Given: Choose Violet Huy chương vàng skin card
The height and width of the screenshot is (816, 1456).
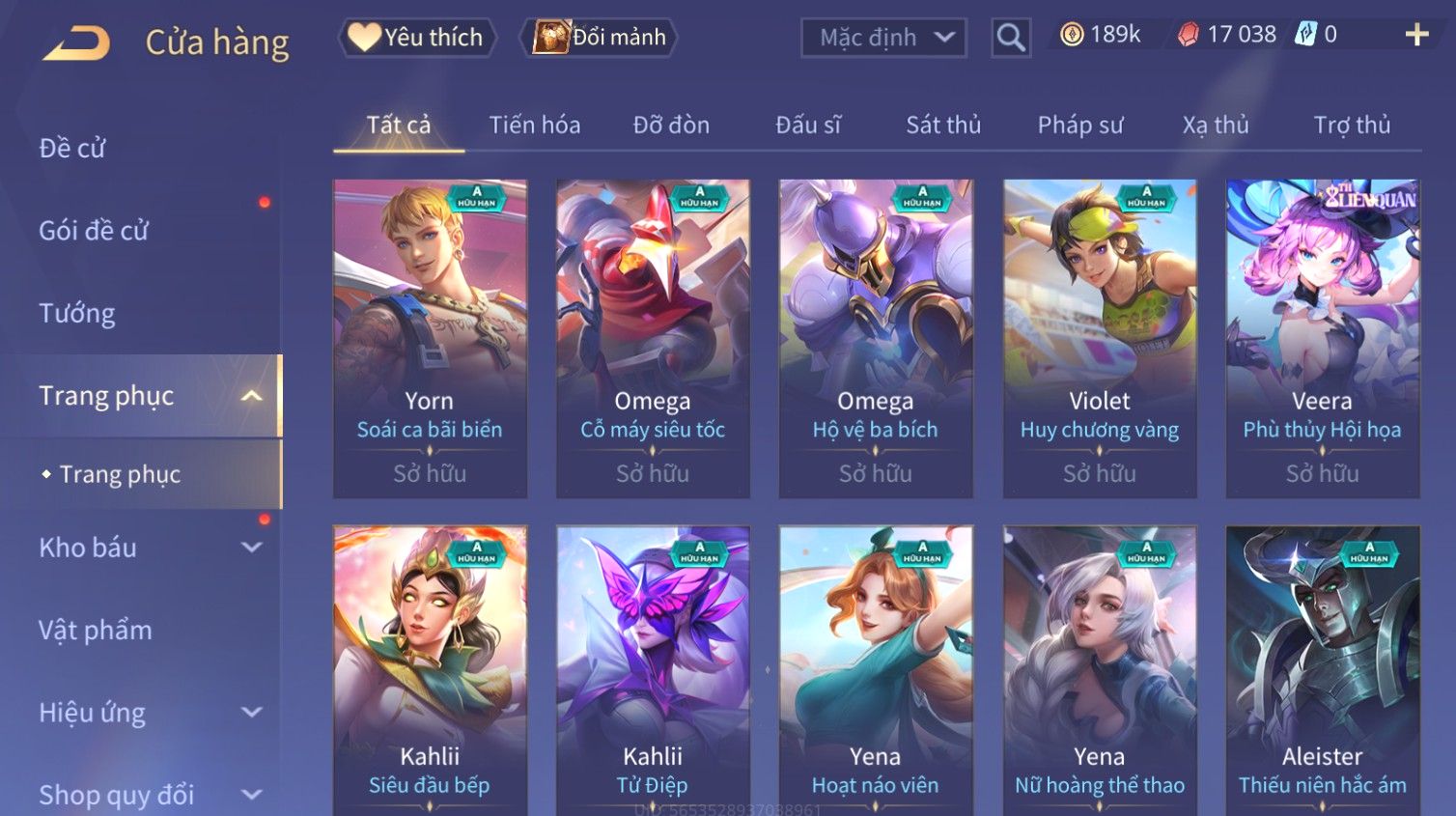Looking at the screenshot, I should click(1100, 338).
